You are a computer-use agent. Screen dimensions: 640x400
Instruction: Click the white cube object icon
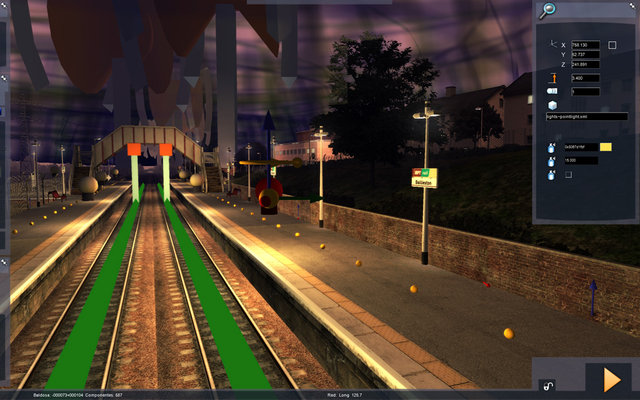(x=552, y=104)
